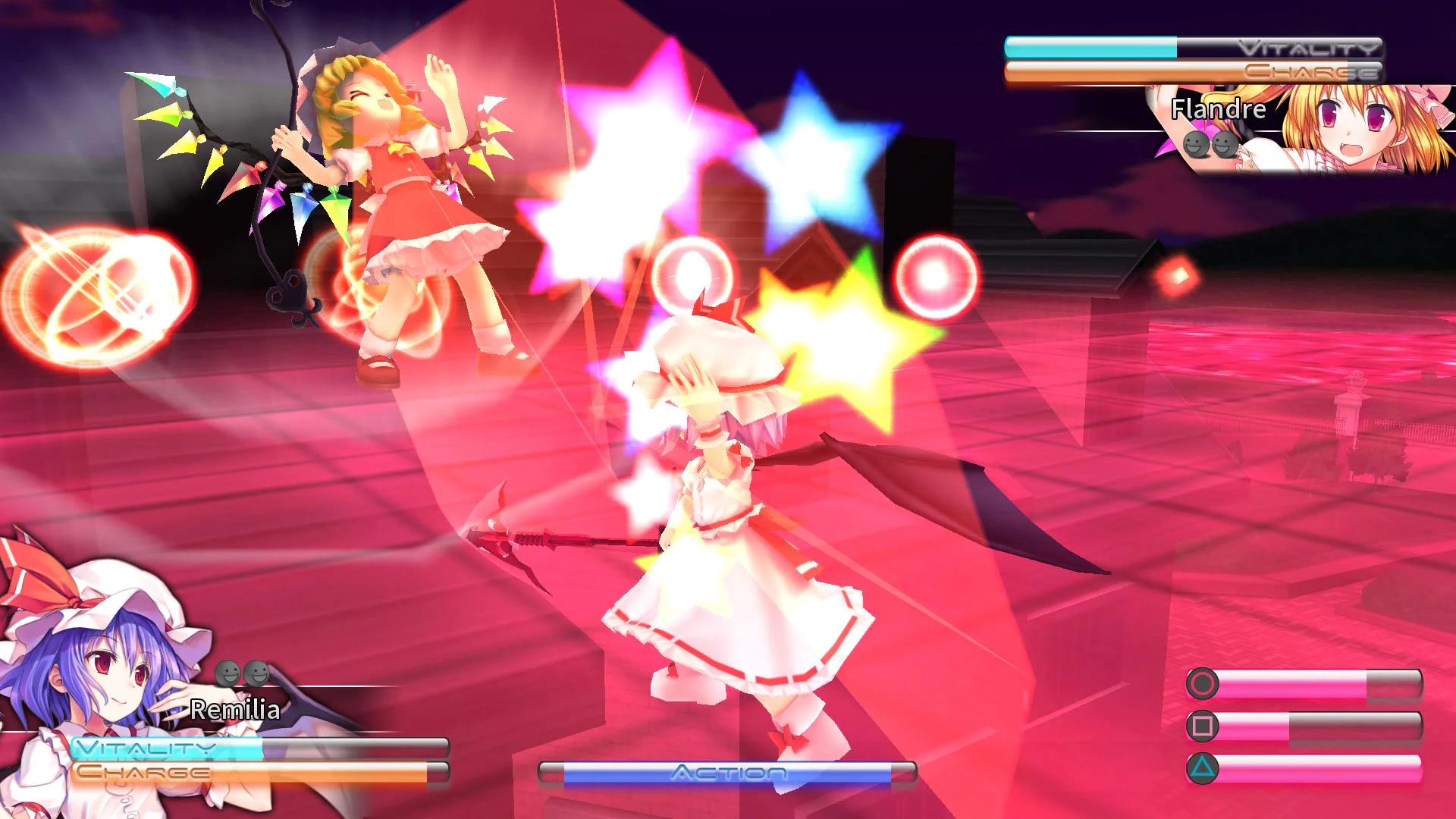Image resolution: width=1456 pixels, height=819 pixels.
Task: Select the Triangle special skill icon
Action: point(1202,768)
